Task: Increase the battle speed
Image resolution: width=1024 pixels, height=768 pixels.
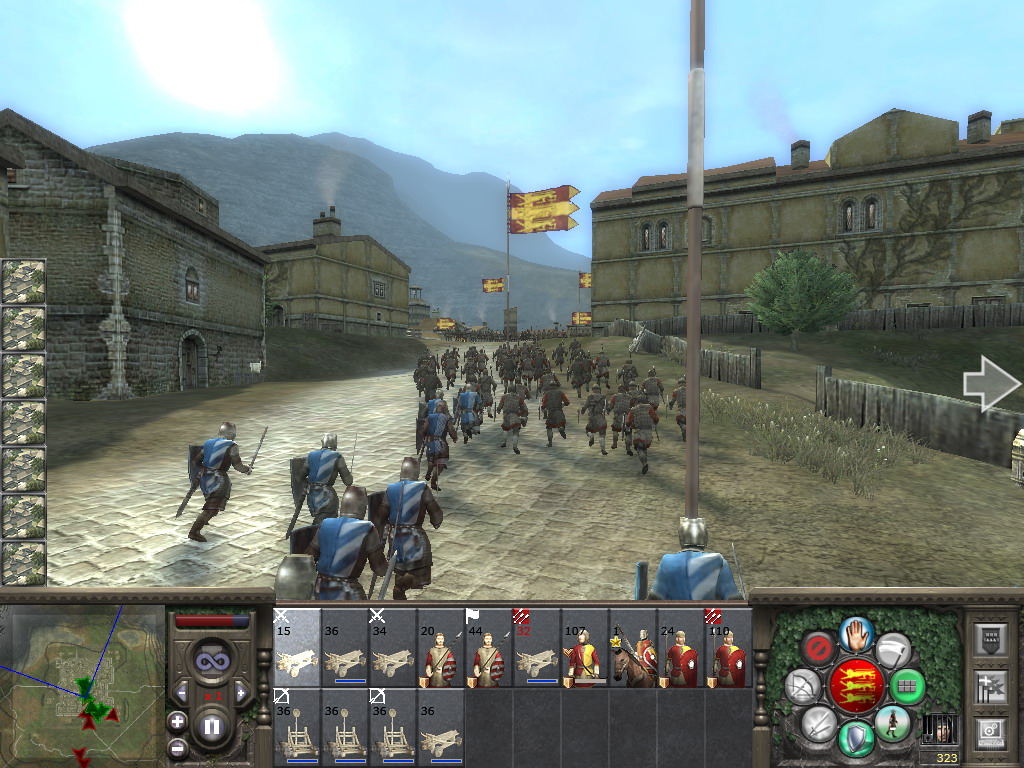Action: tap(240, 692)
